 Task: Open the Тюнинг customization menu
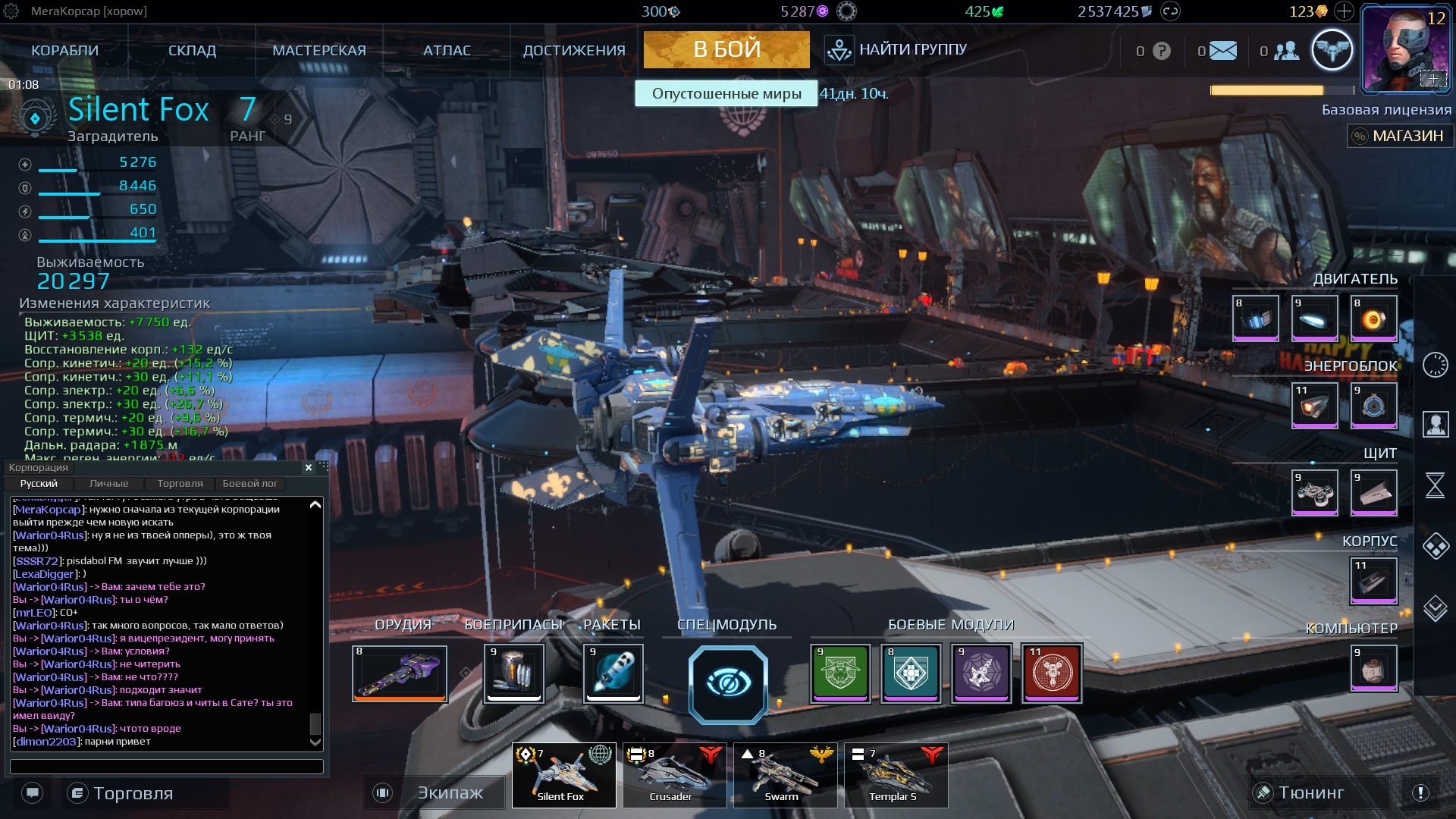pos(1310,793)
